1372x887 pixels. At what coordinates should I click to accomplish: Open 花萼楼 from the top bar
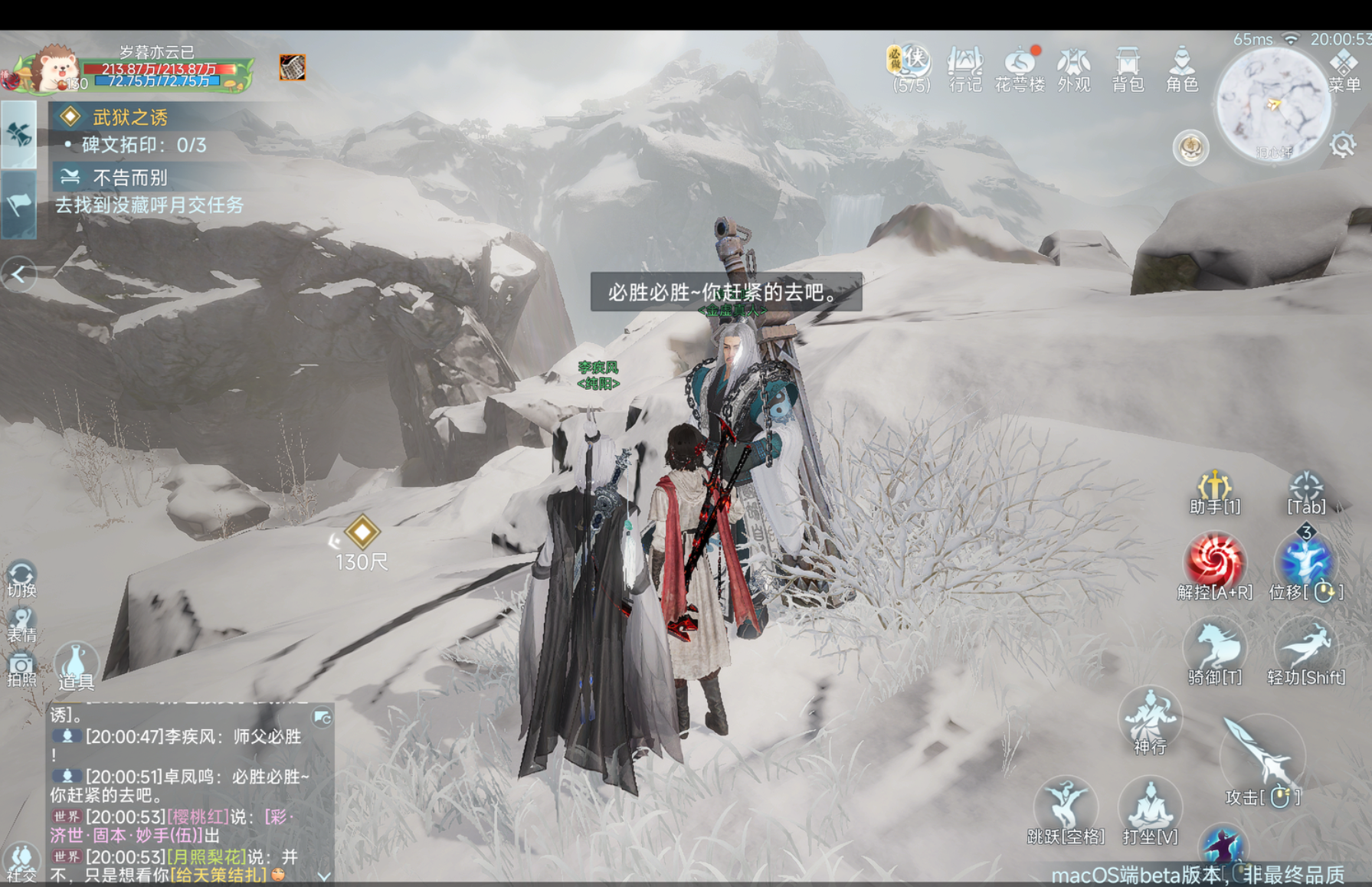(1020, 67)
